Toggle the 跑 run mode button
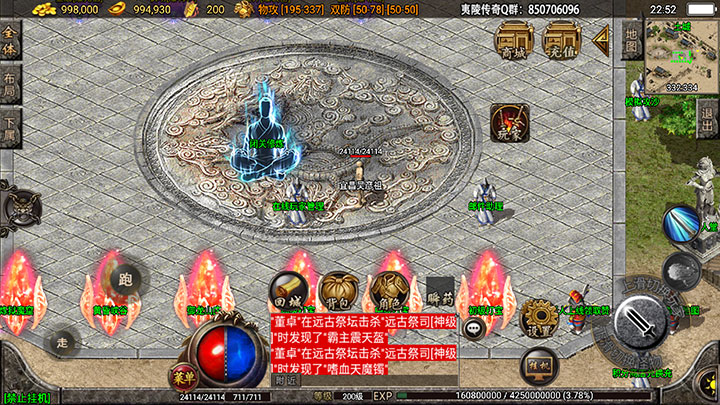Viewport: 720px width, 405px height. [x=124, y=279]
